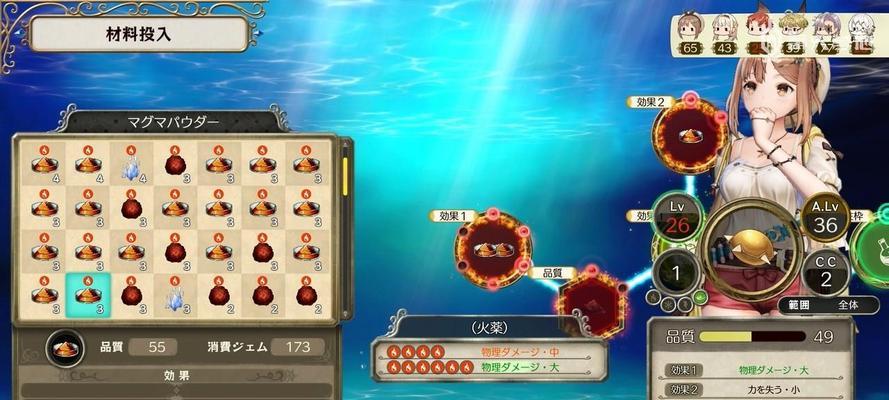Choose the blue crystal with quantity 4
The height and width of the screenshot is (400, 889).
pos(131,165)
